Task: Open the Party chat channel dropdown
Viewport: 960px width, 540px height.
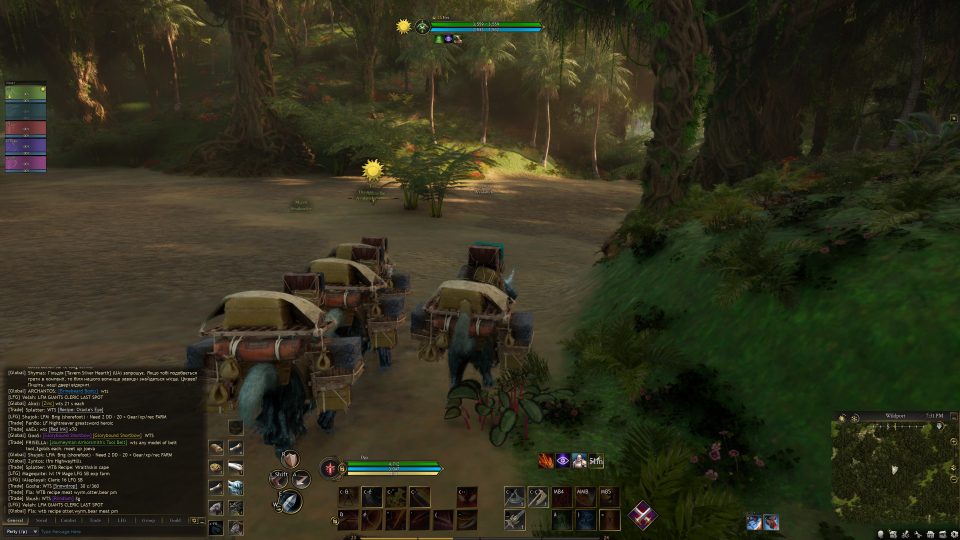Action: tap(19, 532)
